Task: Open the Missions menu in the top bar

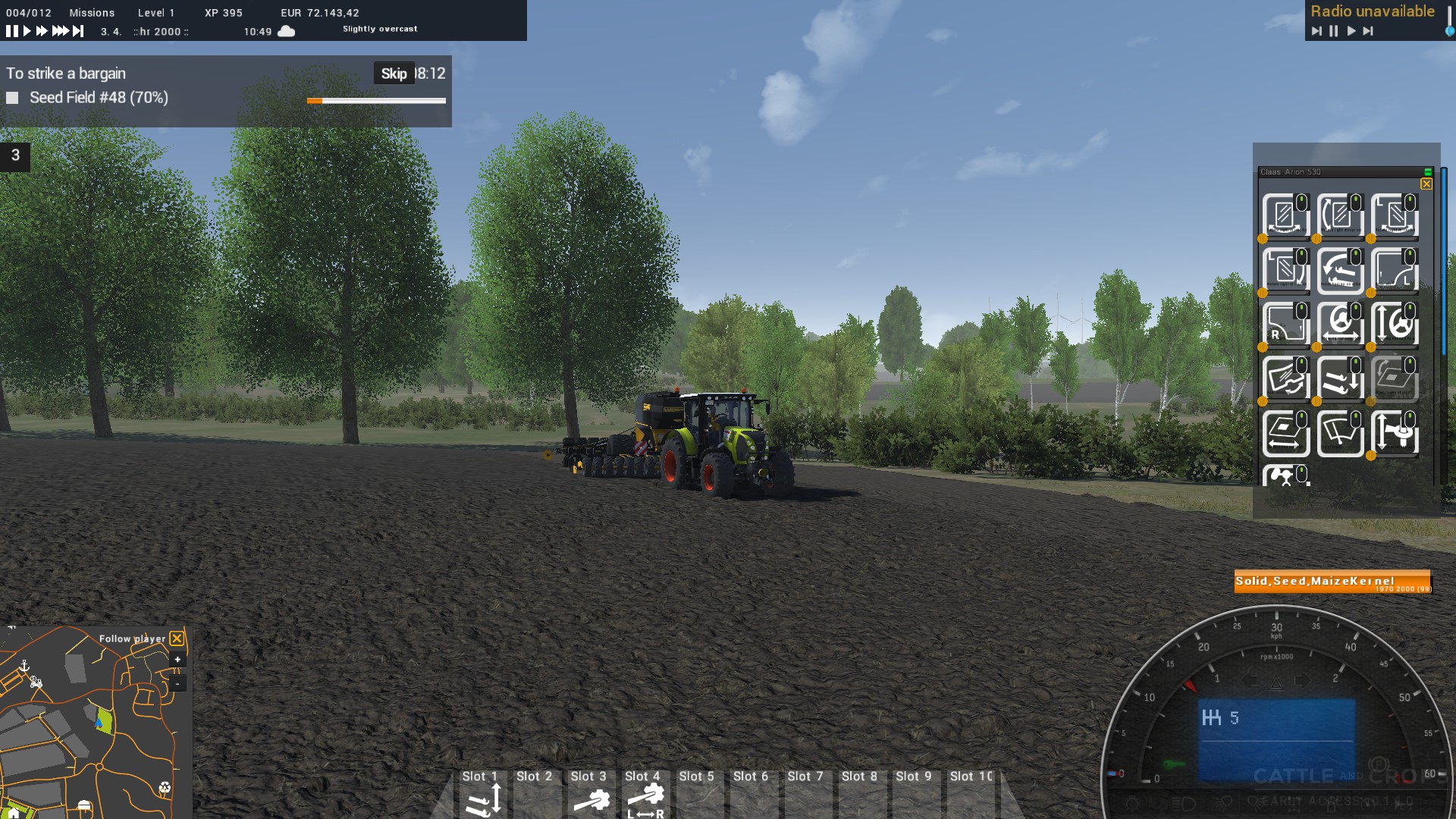Action: [92, 13]
